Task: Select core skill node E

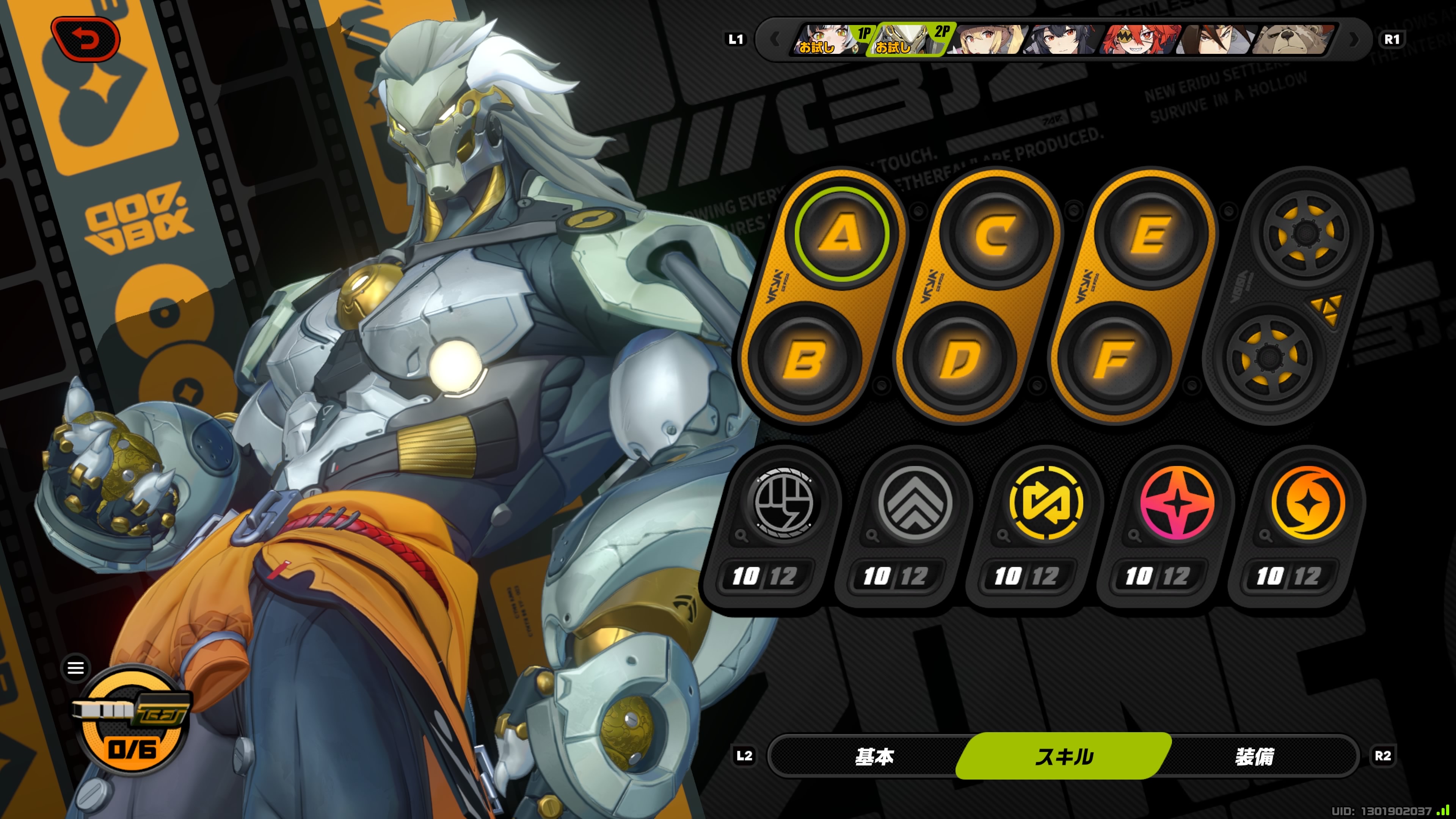Action: pyautogui.click(x=1151, y=234)
